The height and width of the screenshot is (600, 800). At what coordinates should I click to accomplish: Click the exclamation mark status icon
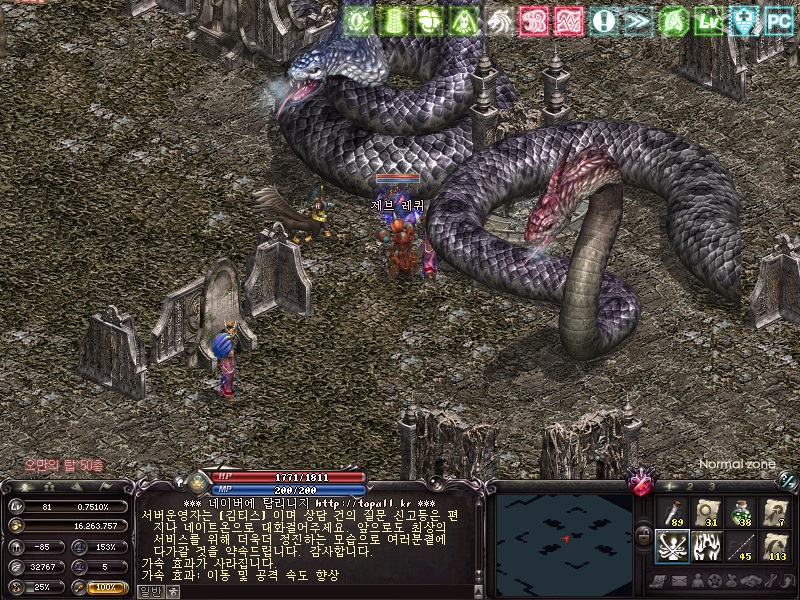(x=604, y=21)
